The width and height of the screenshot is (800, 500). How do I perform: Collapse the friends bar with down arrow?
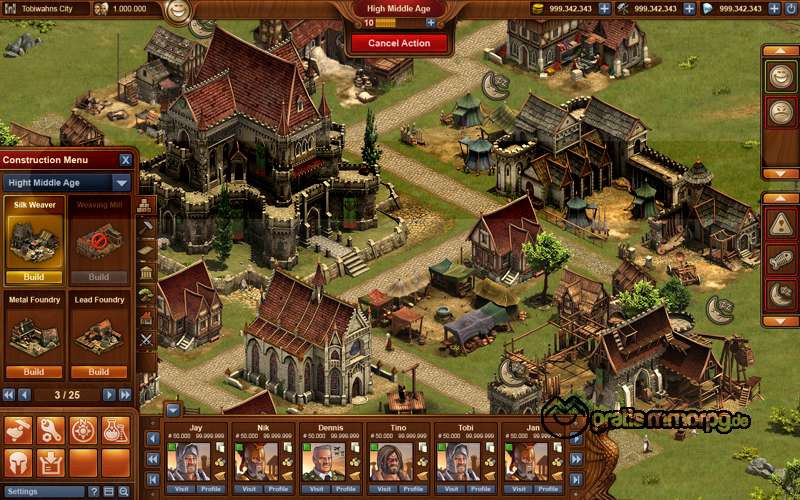(173, 409)
